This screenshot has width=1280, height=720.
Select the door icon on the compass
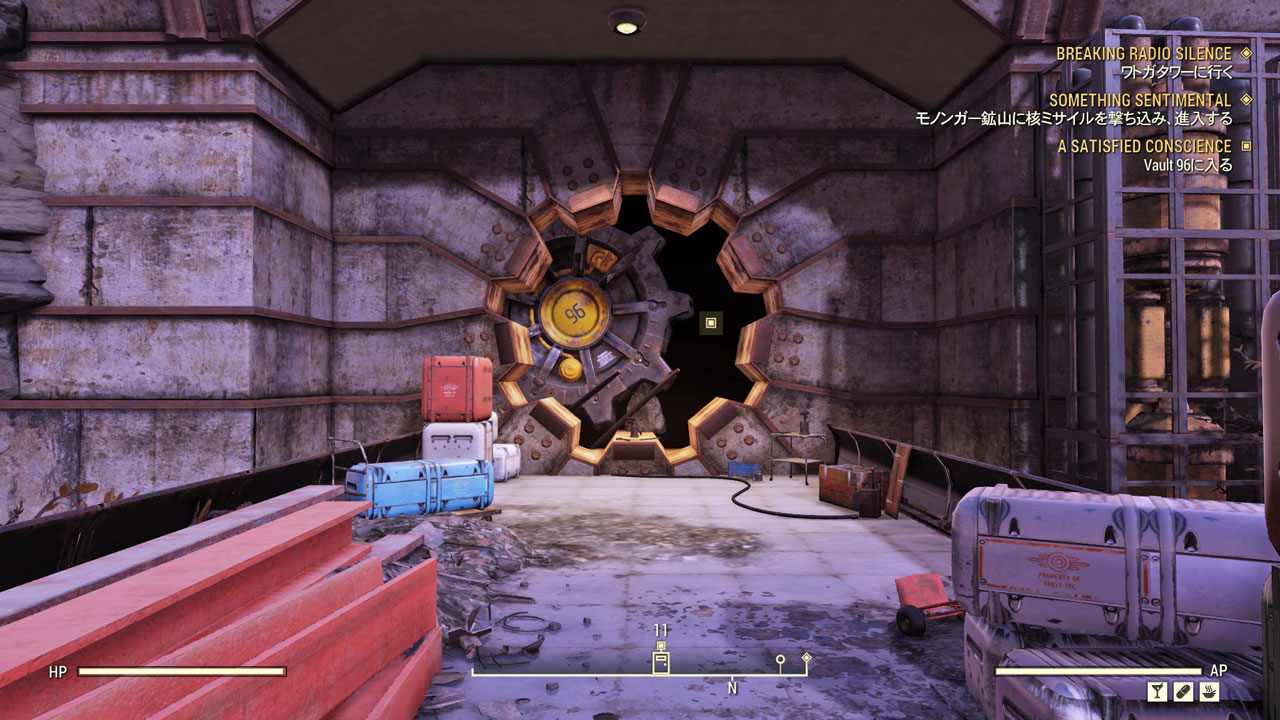coord(661,662)
